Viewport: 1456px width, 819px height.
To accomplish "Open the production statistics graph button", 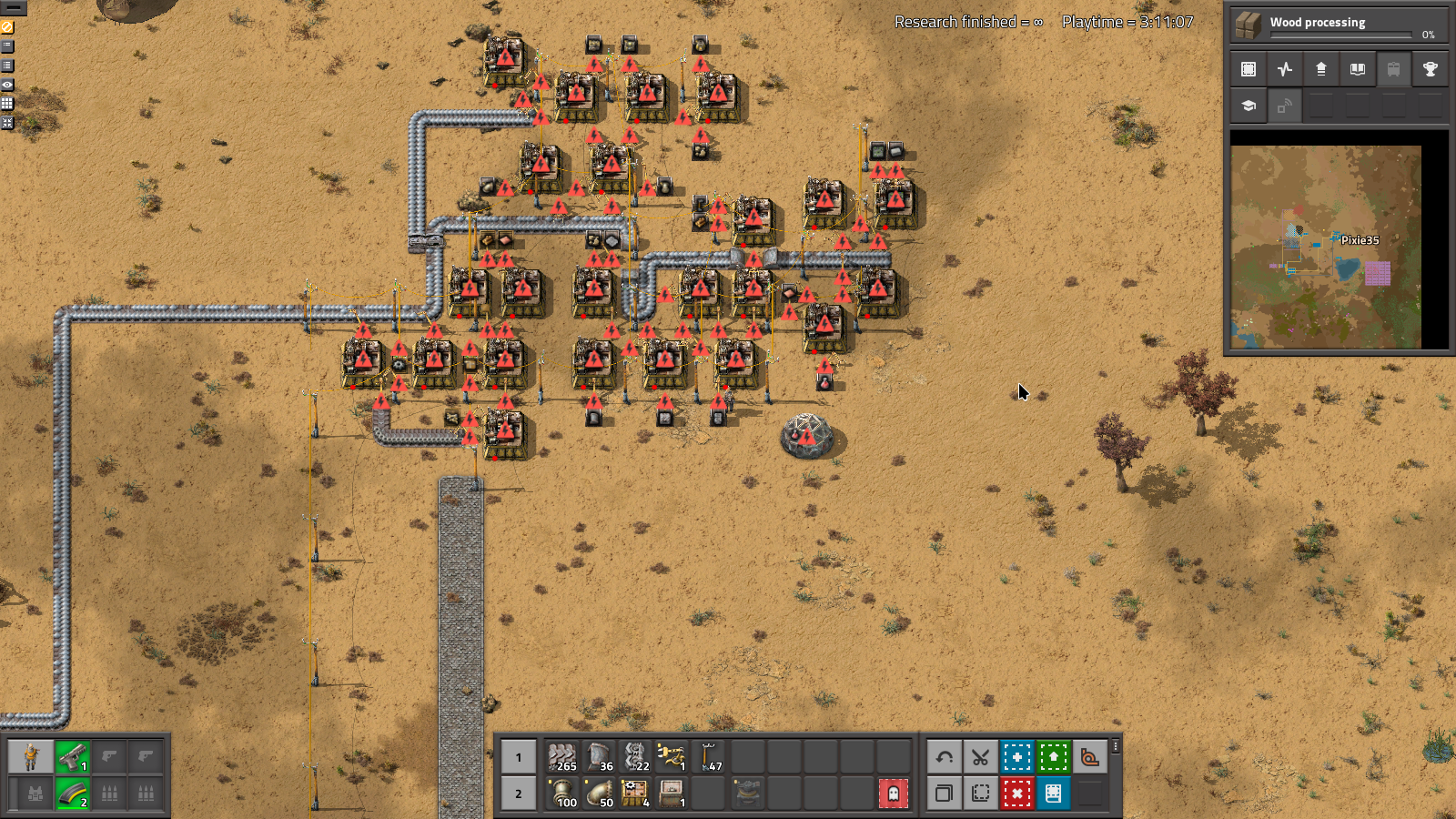I will [x=1284, y=69].
